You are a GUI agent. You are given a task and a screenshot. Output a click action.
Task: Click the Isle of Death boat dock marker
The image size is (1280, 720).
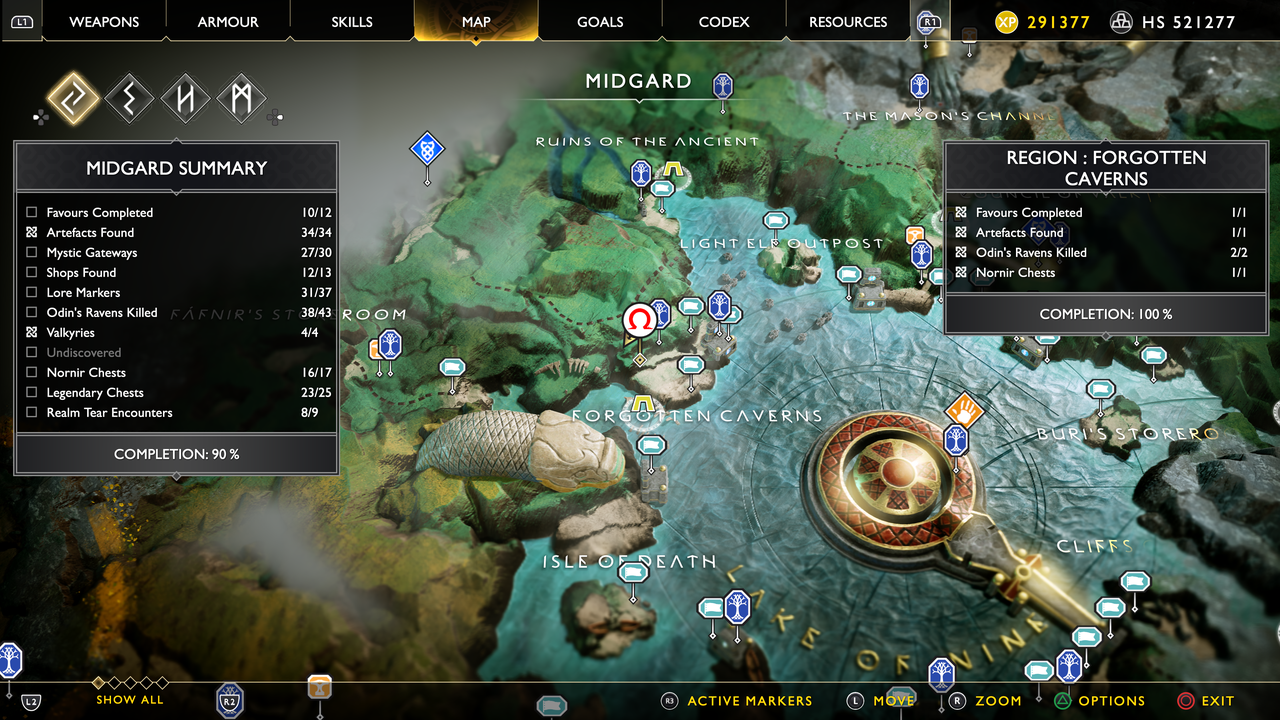click(x=633, y=573)
